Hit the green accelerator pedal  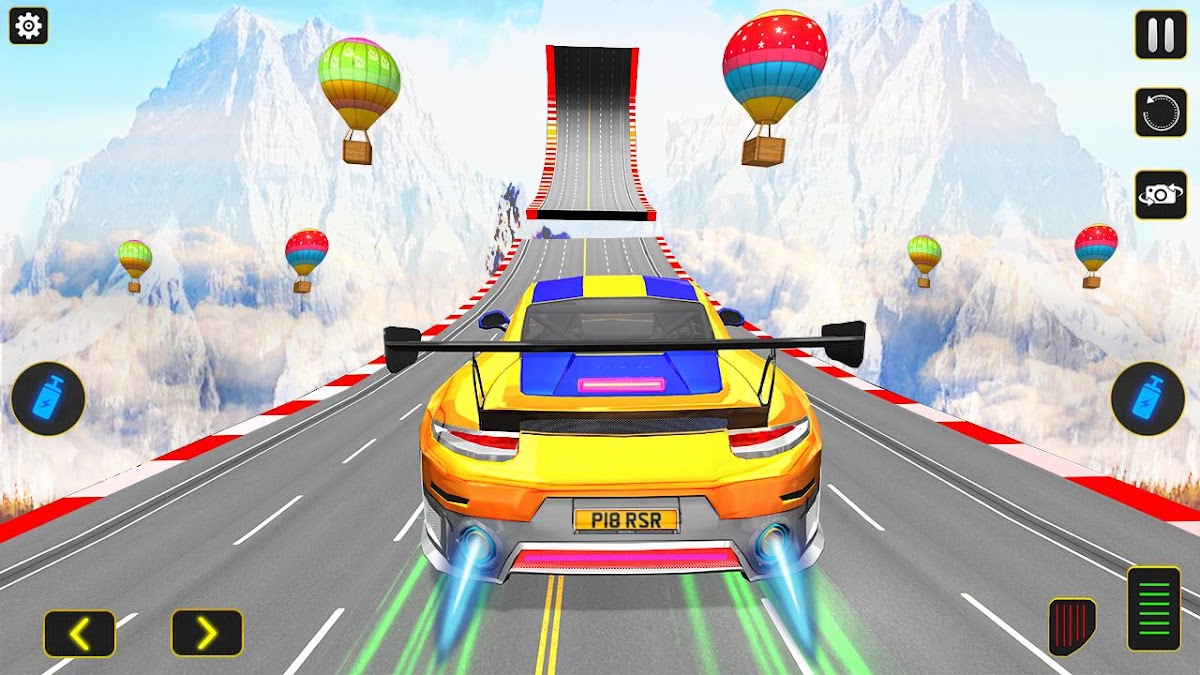[1154, 608]
